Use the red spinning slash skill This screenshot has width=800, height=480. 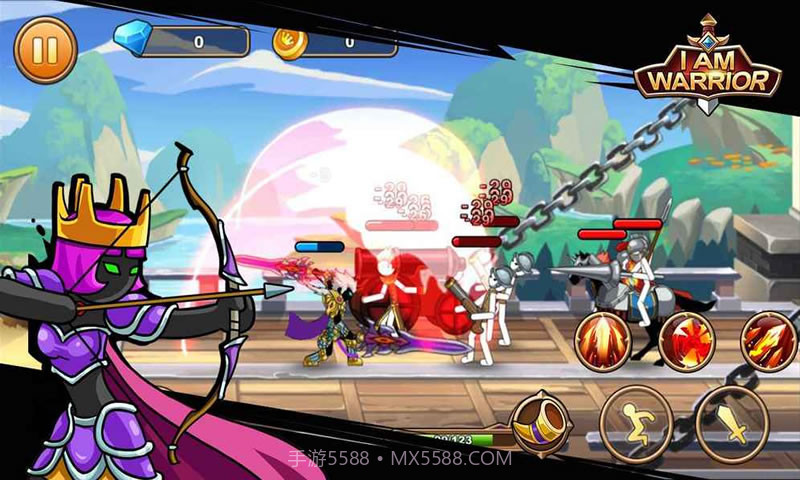[x=687, y=340]
